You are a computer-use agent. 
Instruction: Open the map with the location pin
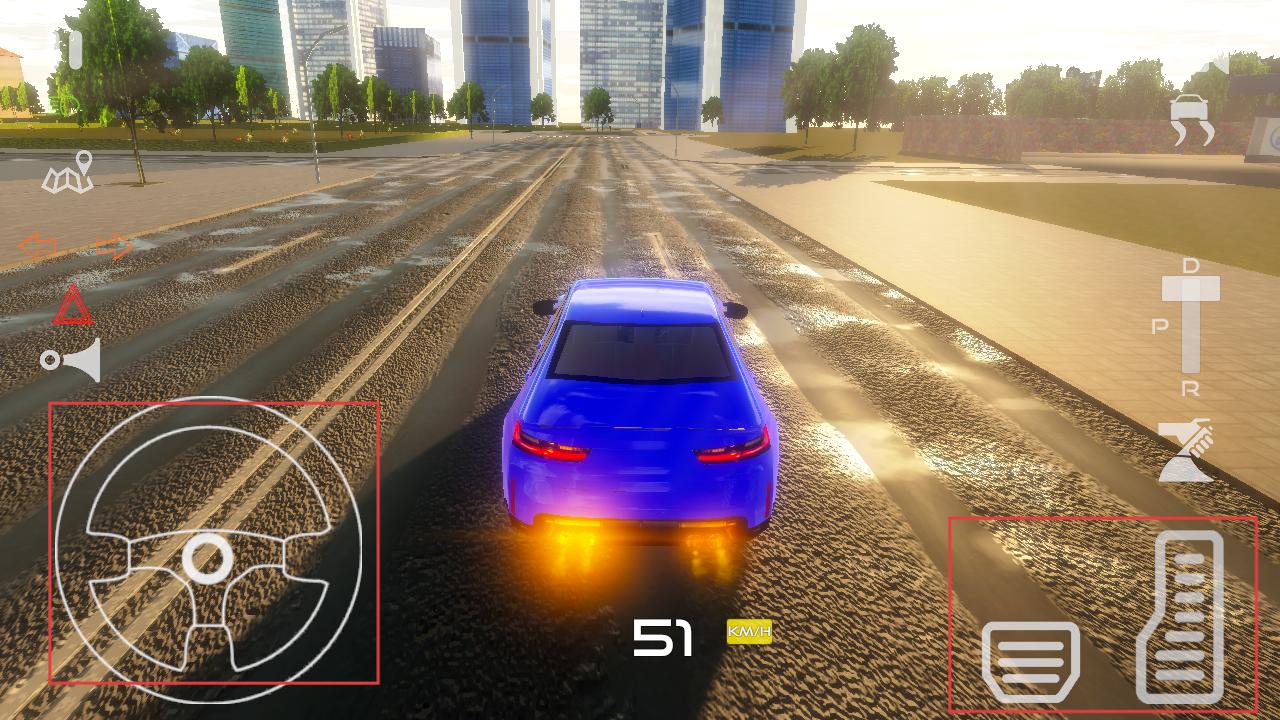click(68, 173)
